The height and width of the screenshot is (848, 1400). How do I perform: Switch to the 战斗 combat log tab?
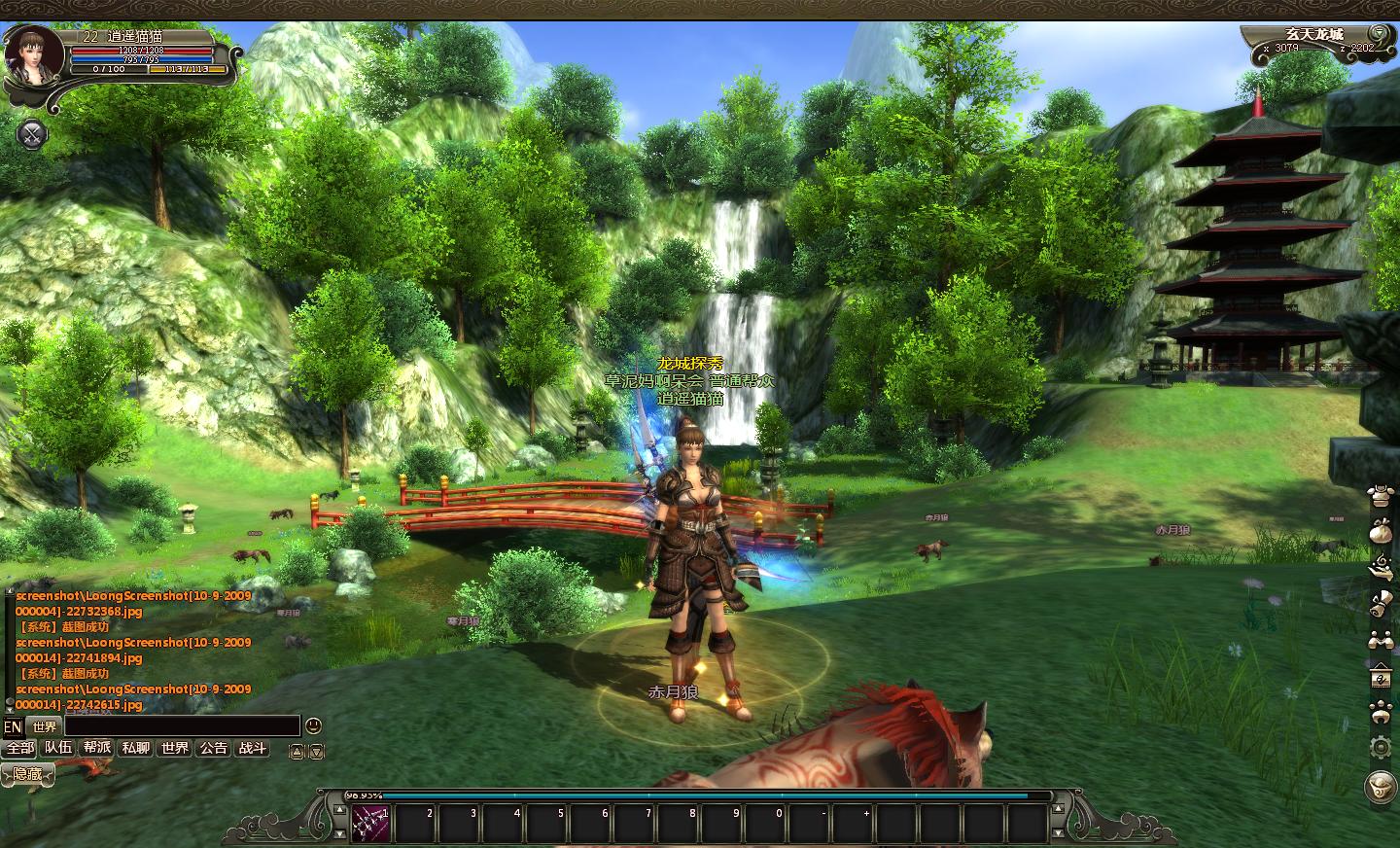253,748
